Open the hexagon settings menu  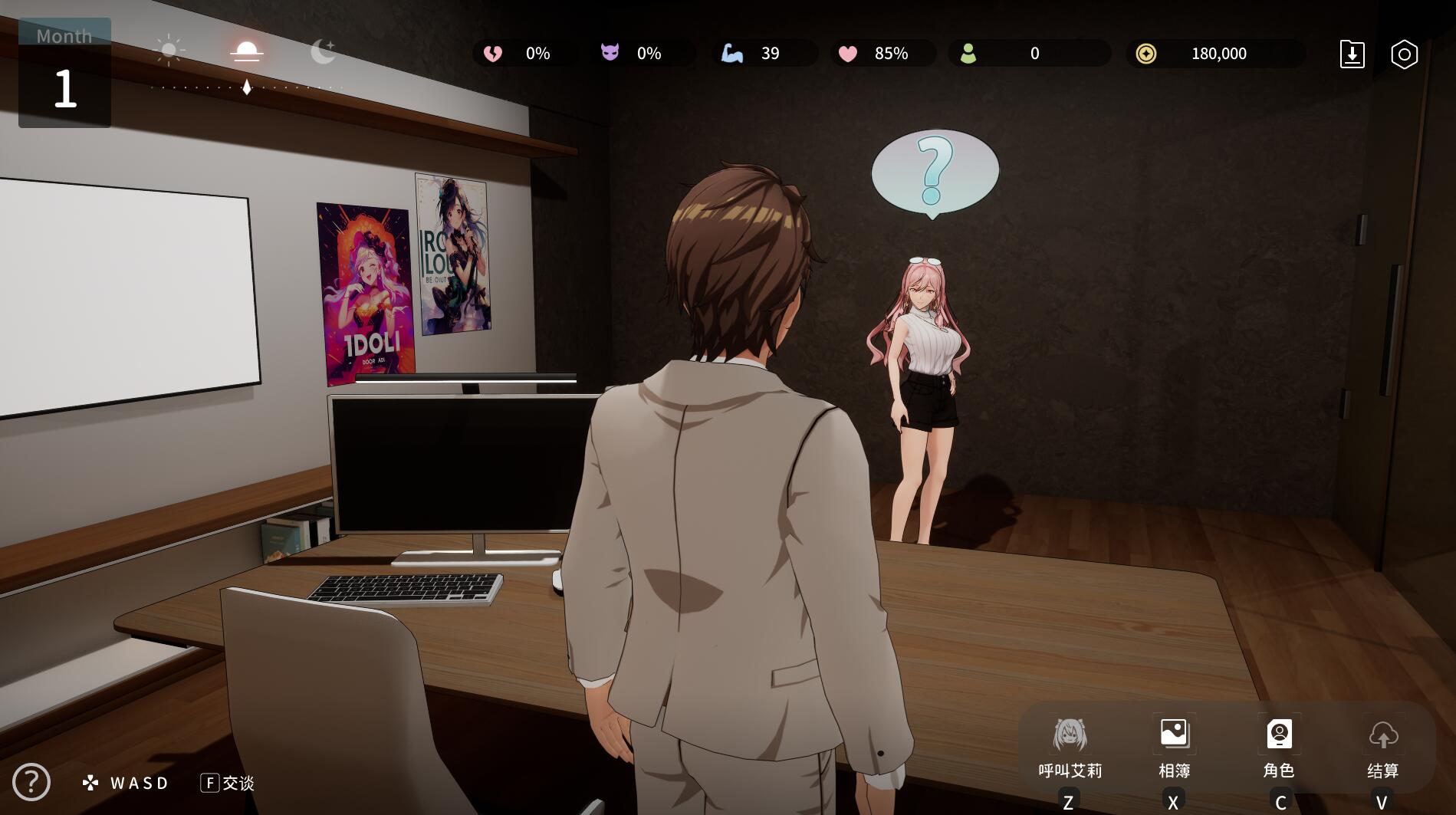(1404, 54)
